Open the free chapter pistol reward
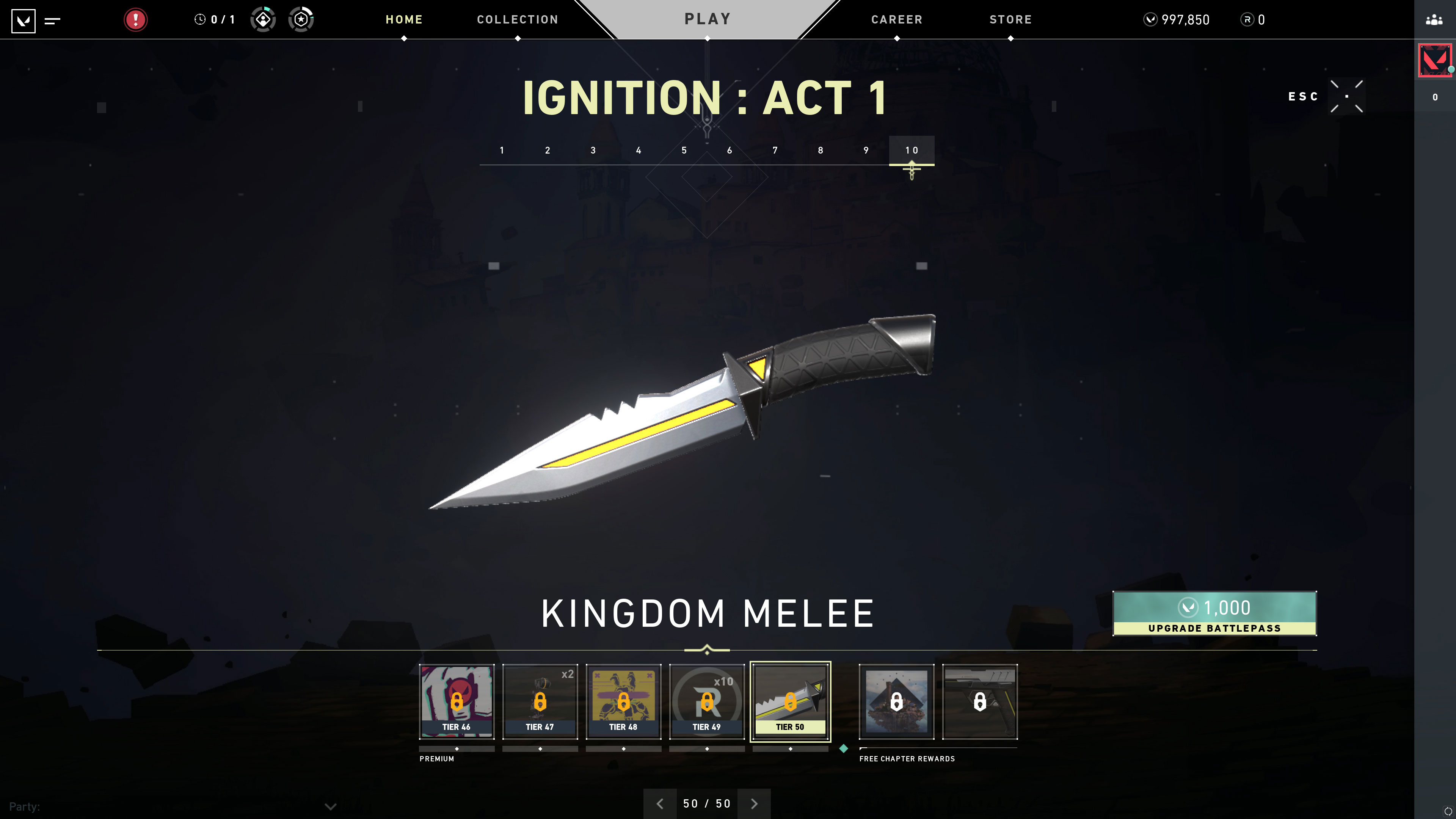Viewport: 1456px width, 819px height. (979, 701)
